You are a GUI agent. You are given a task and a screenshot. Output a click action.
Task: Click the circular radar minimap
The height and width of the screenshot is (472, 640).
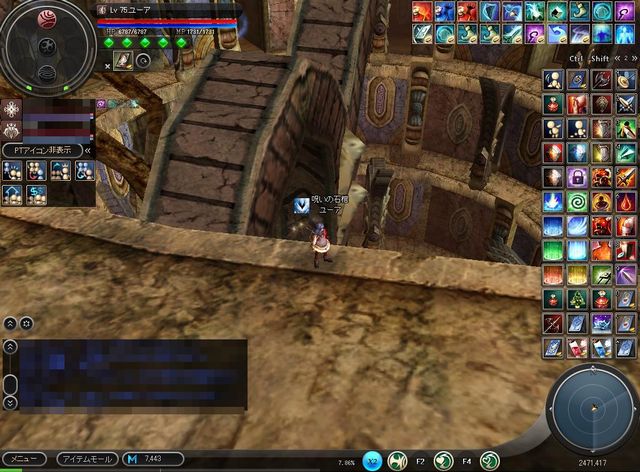[591, 406]
